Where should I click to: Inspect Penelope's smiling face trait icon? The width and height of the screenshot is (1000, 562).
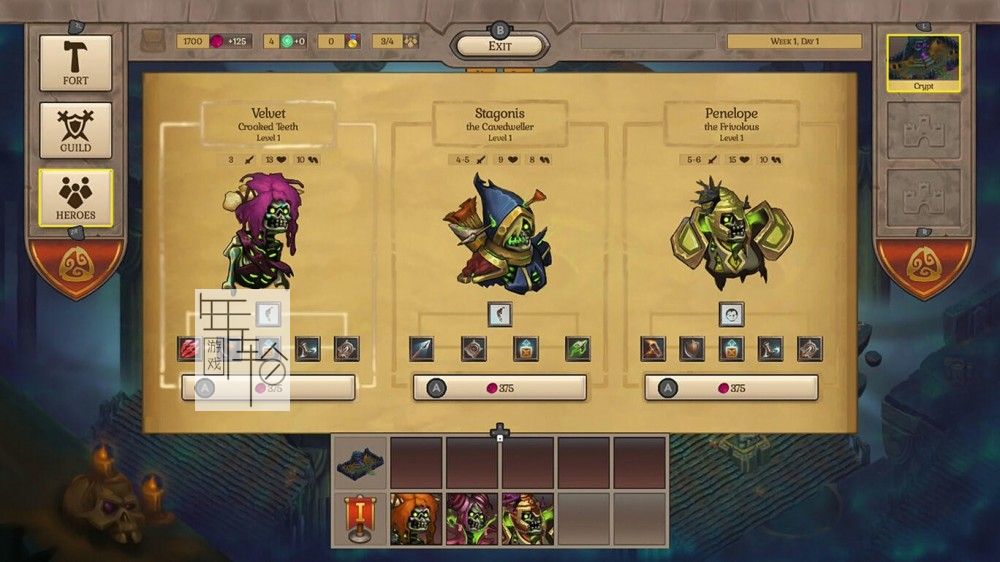(x=731, y=314)
